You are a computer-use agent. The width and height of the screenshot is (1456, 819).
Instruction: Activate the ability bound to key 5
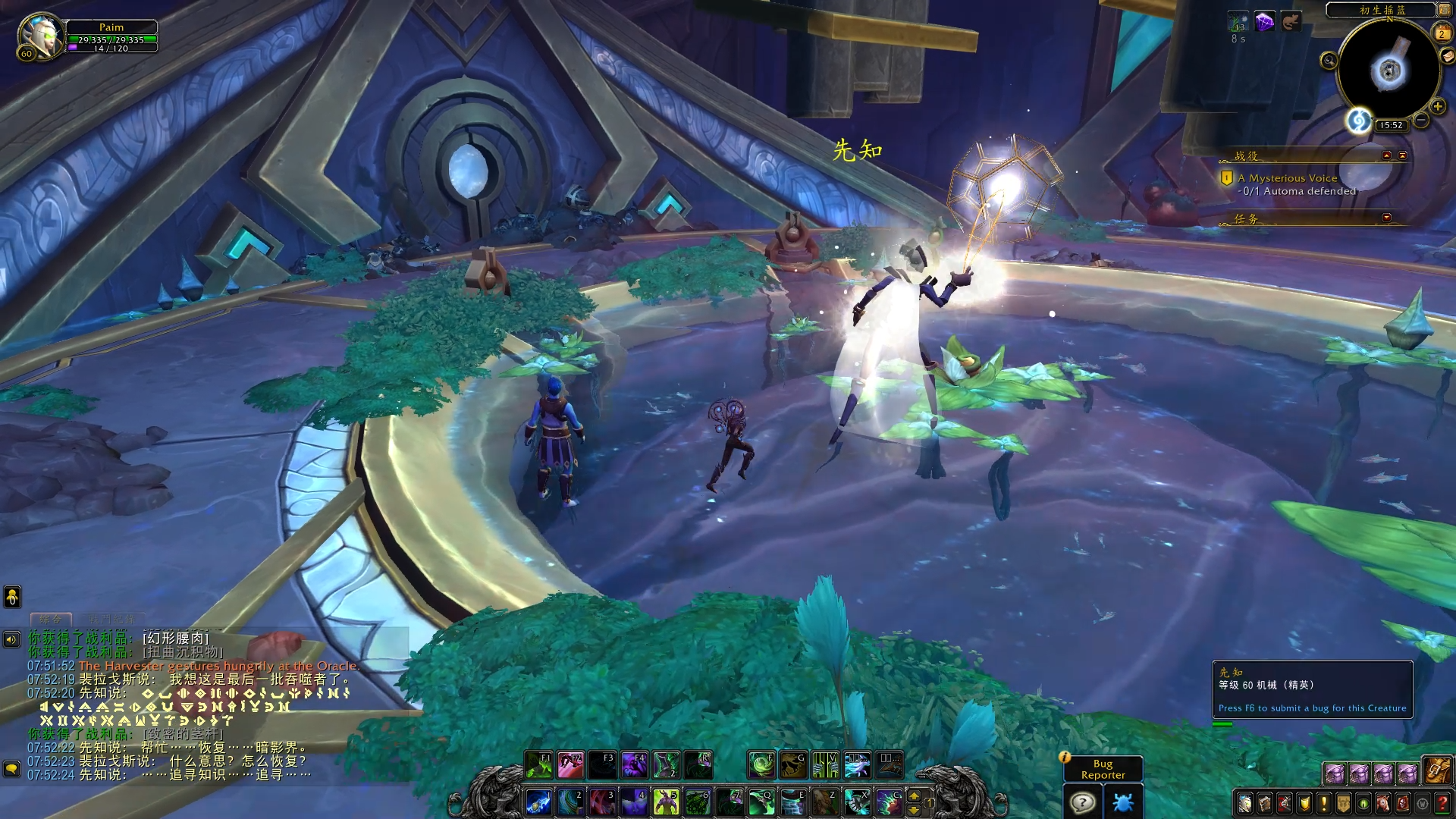[x=666, y=802]
